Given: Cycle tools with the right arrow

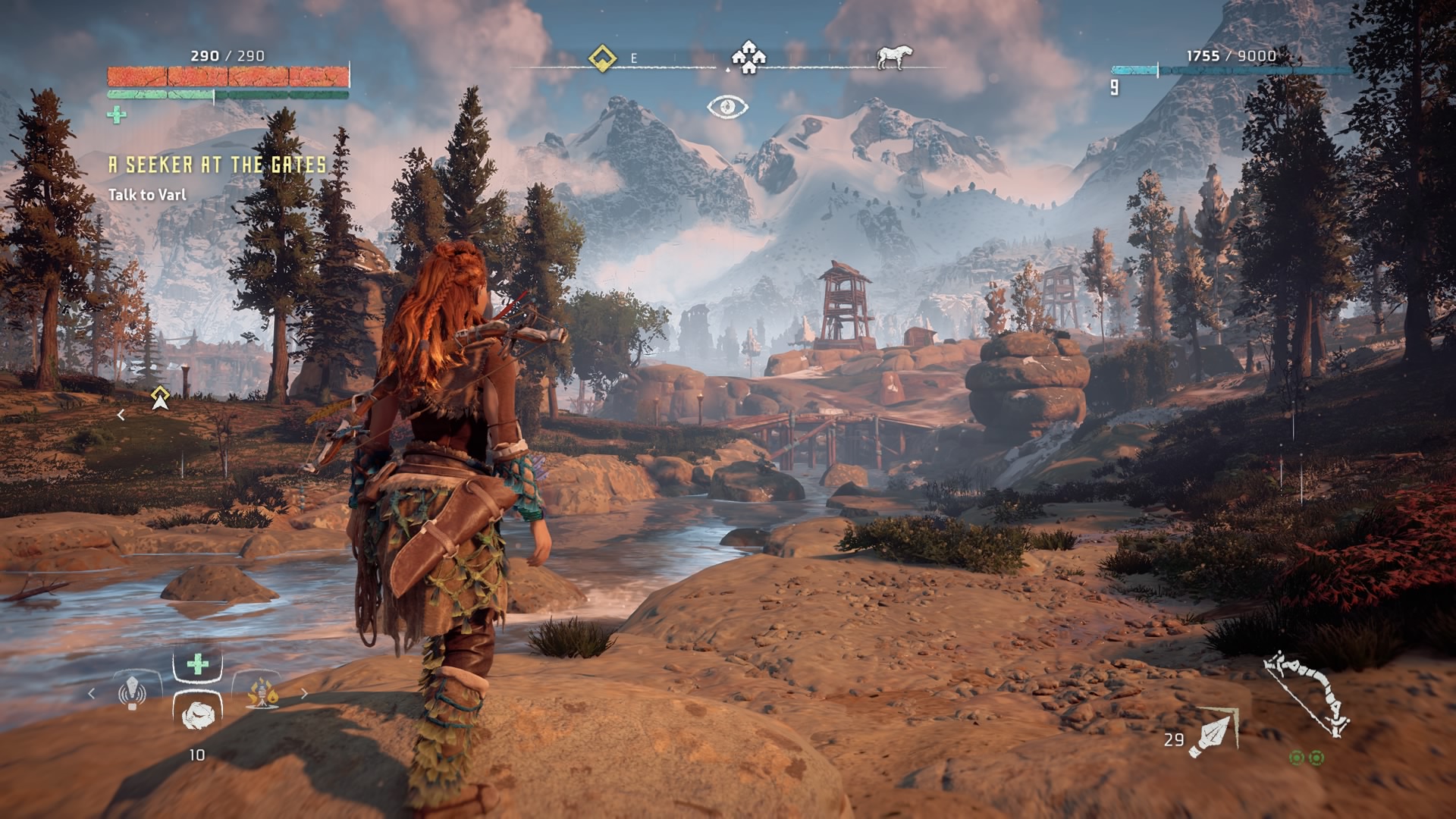Looking at the screenshot, I should pos(305,693).
